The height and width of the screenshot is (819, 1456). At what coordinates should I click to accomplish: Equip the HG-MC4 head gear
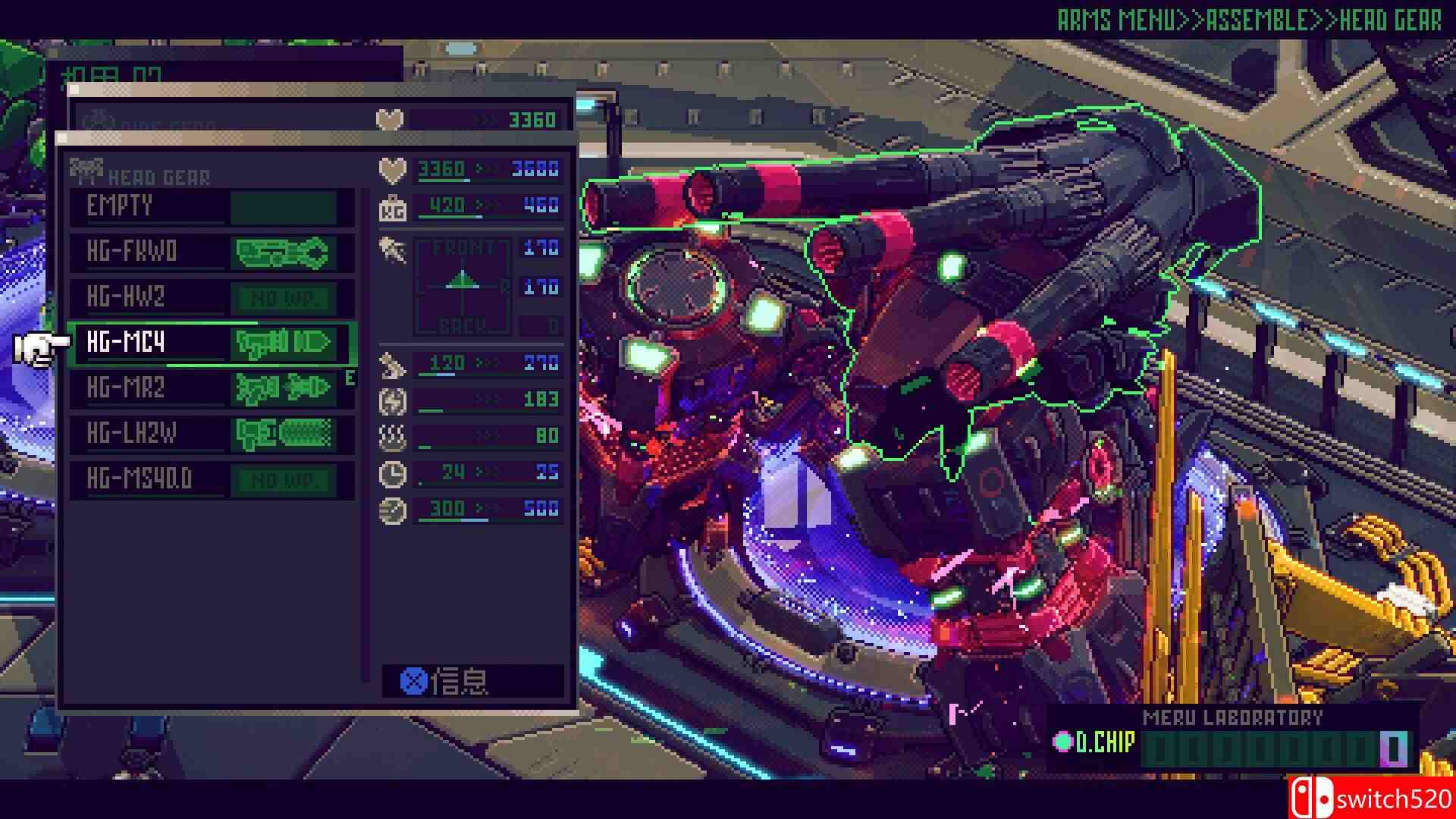(x=211, y=344)
